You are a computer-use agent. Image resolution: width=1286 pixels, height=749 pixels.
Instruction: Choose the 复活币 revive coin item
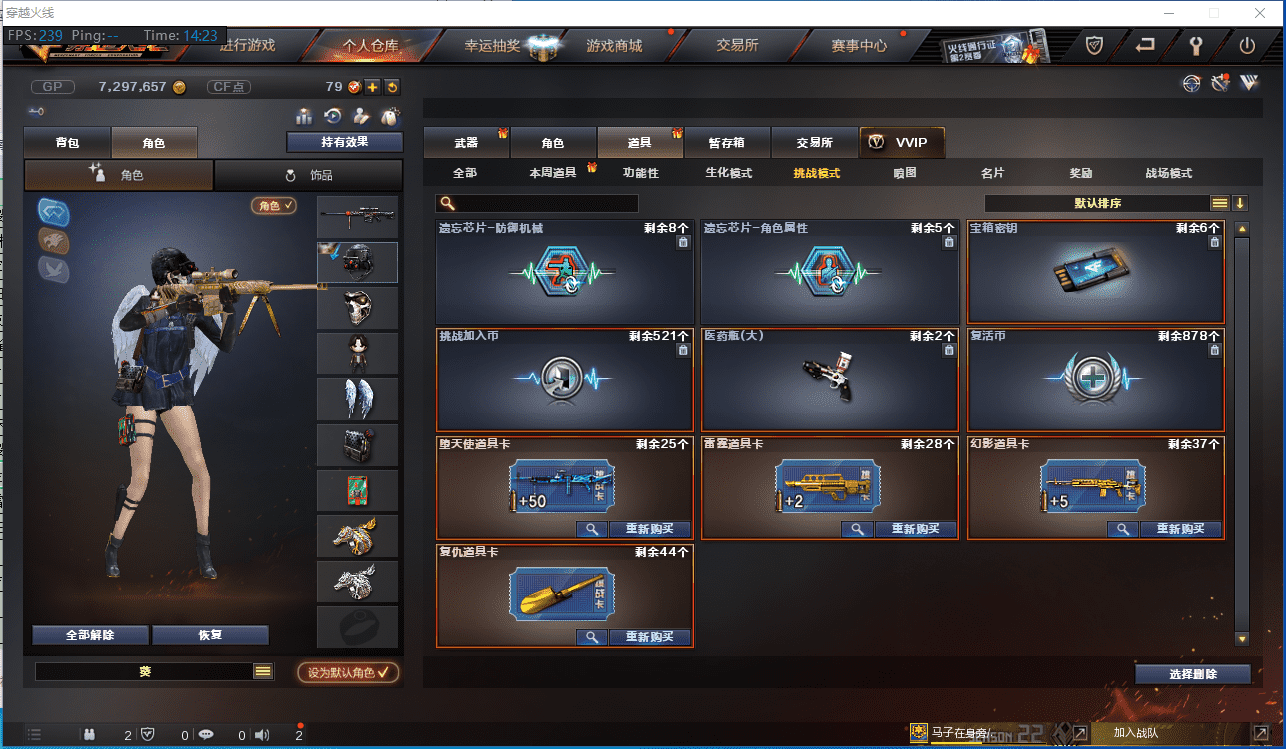point(1096,380)
